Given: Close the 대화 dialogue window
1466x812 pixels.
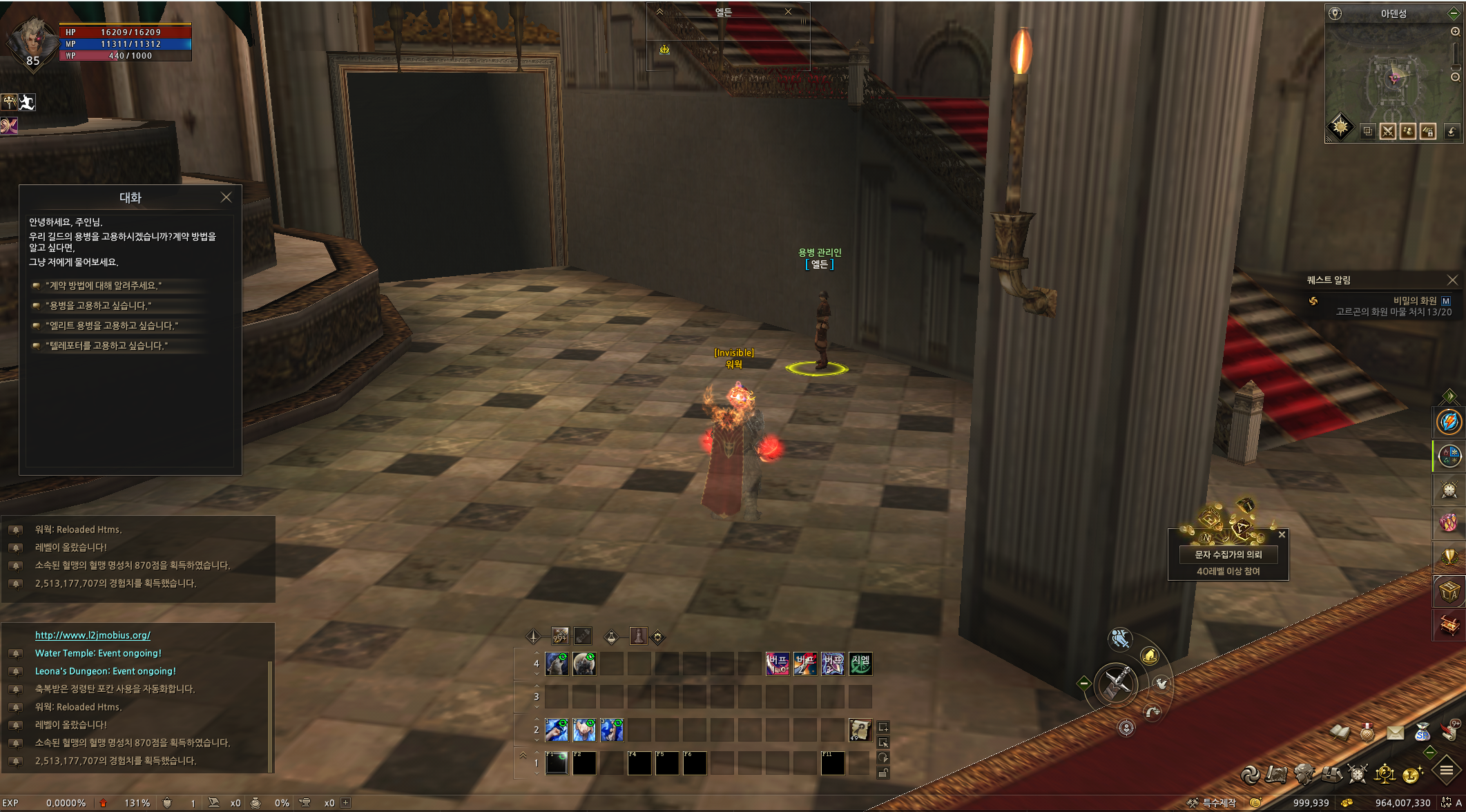Looking at the screenshot, I should [x=226, y=197].
